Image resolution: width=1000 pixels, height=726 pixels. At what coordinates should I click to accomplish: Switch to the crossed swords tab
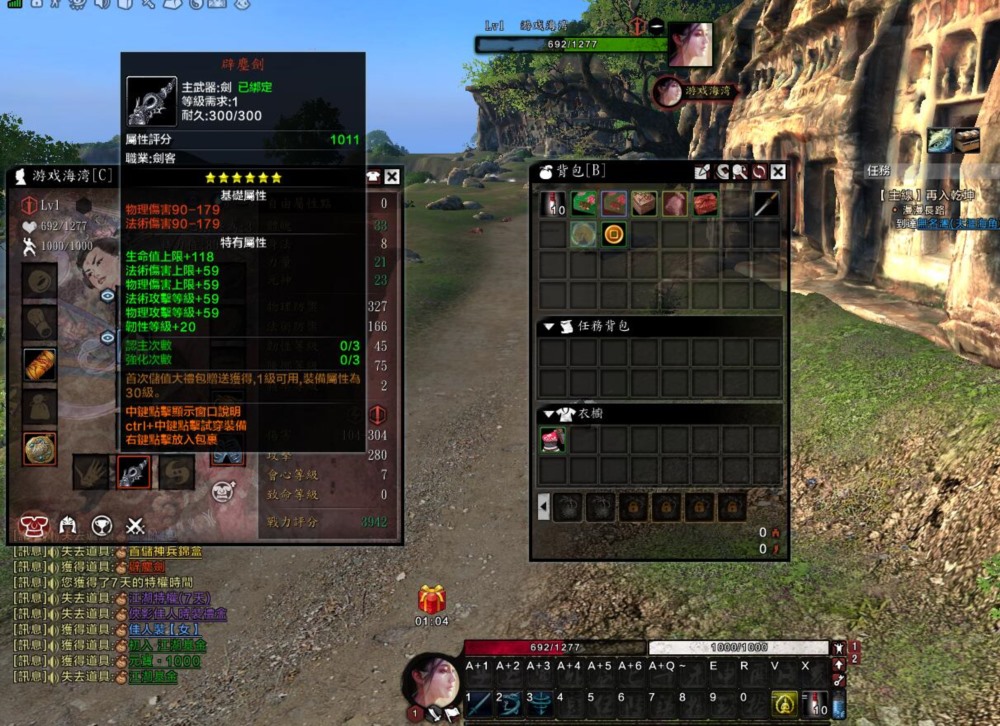(x=136, y=526)
